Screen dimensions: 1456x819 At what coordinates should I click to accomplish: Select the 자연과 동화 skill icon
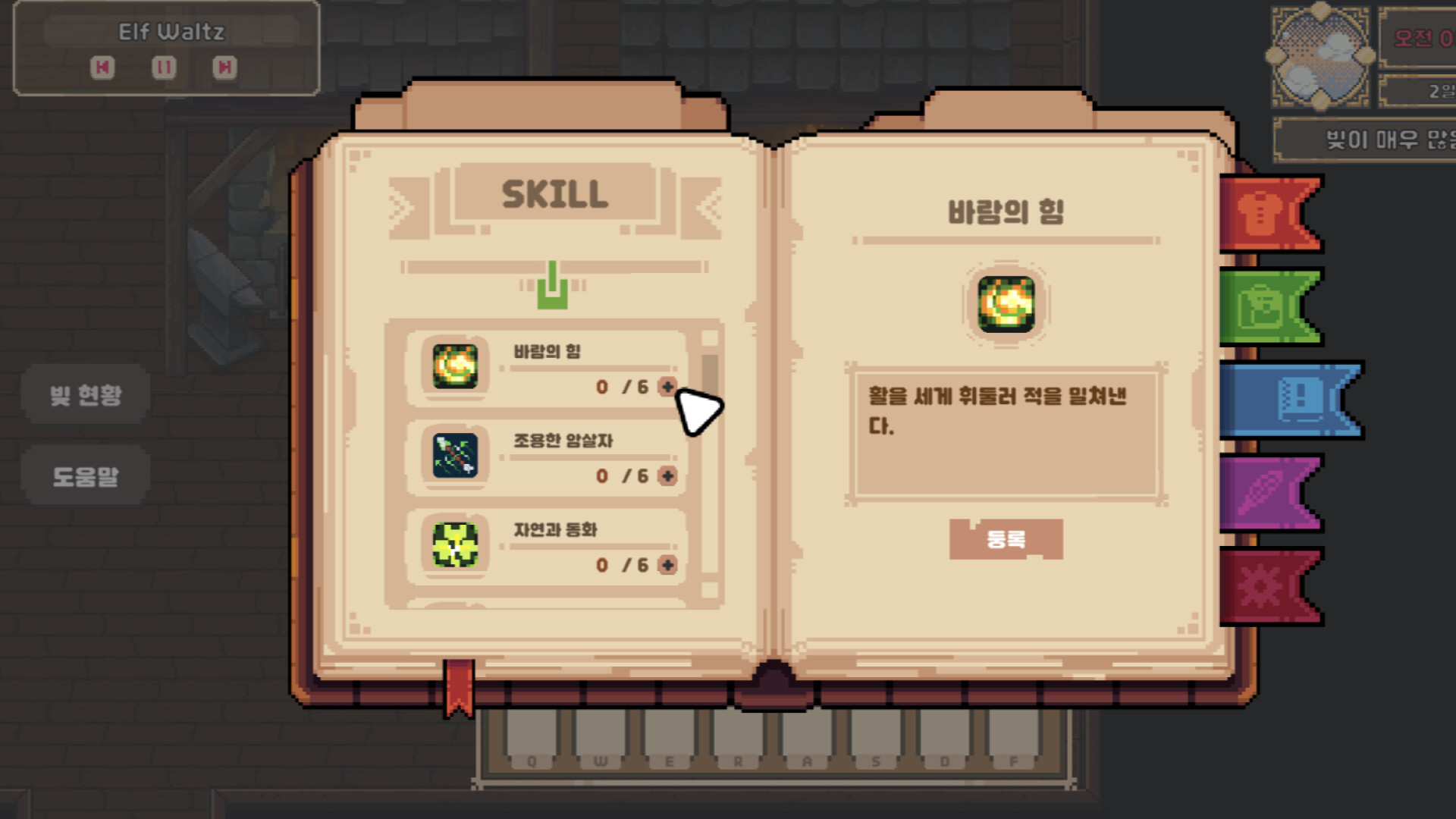pos(453,546)
